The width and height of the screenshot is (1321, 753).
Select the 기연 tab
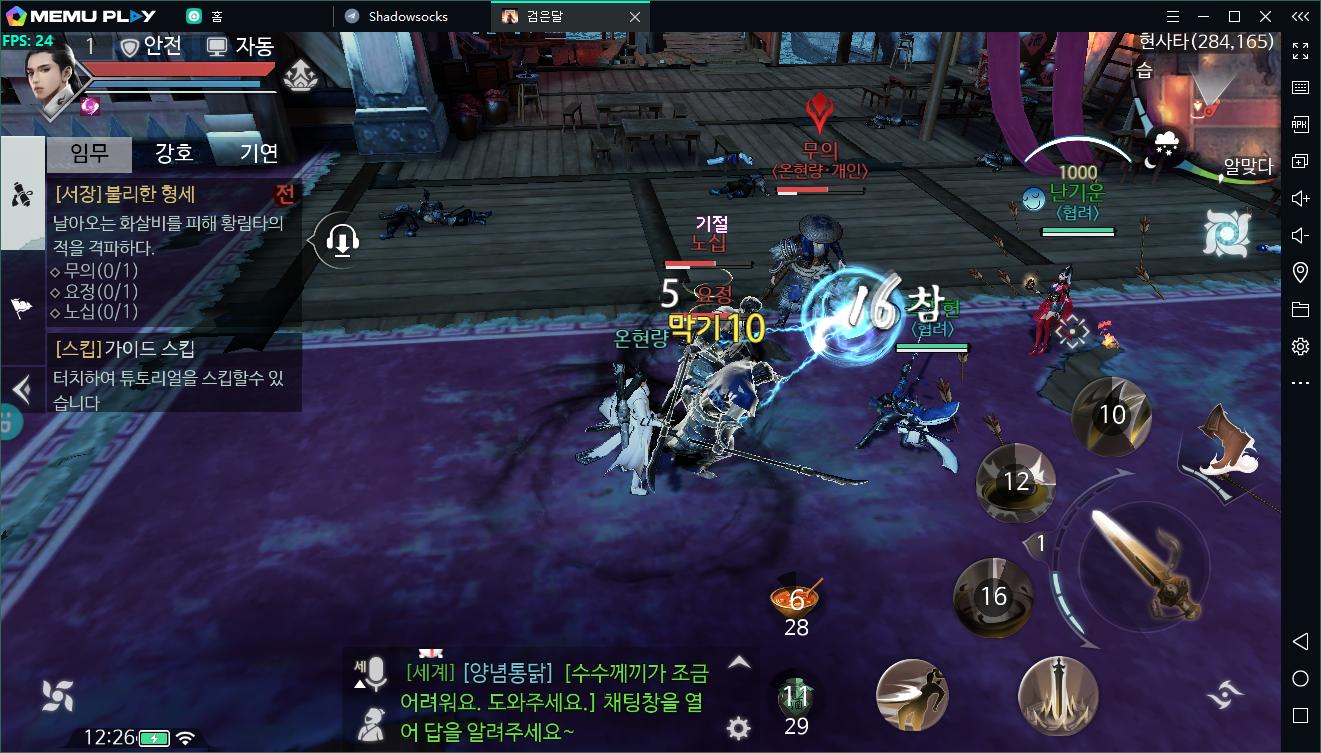259,153
